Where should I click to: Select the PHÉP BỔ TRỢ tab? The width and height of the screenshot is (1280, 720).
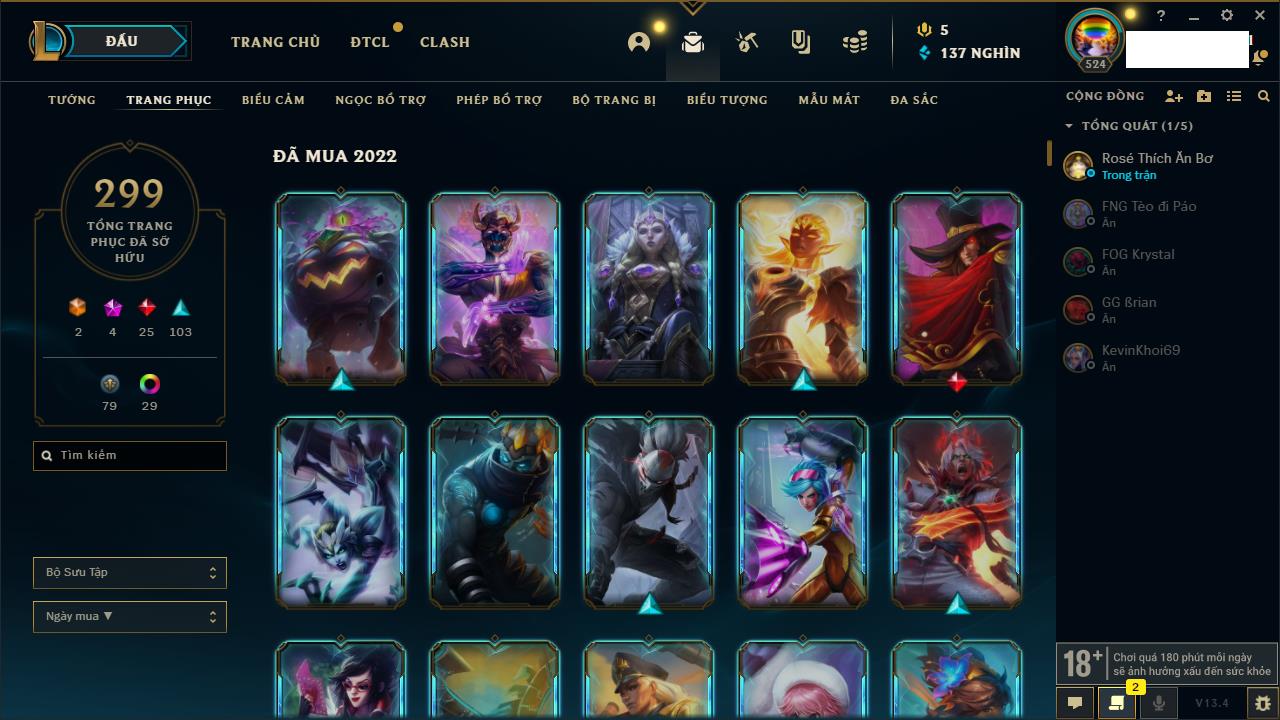coord(499,100)
